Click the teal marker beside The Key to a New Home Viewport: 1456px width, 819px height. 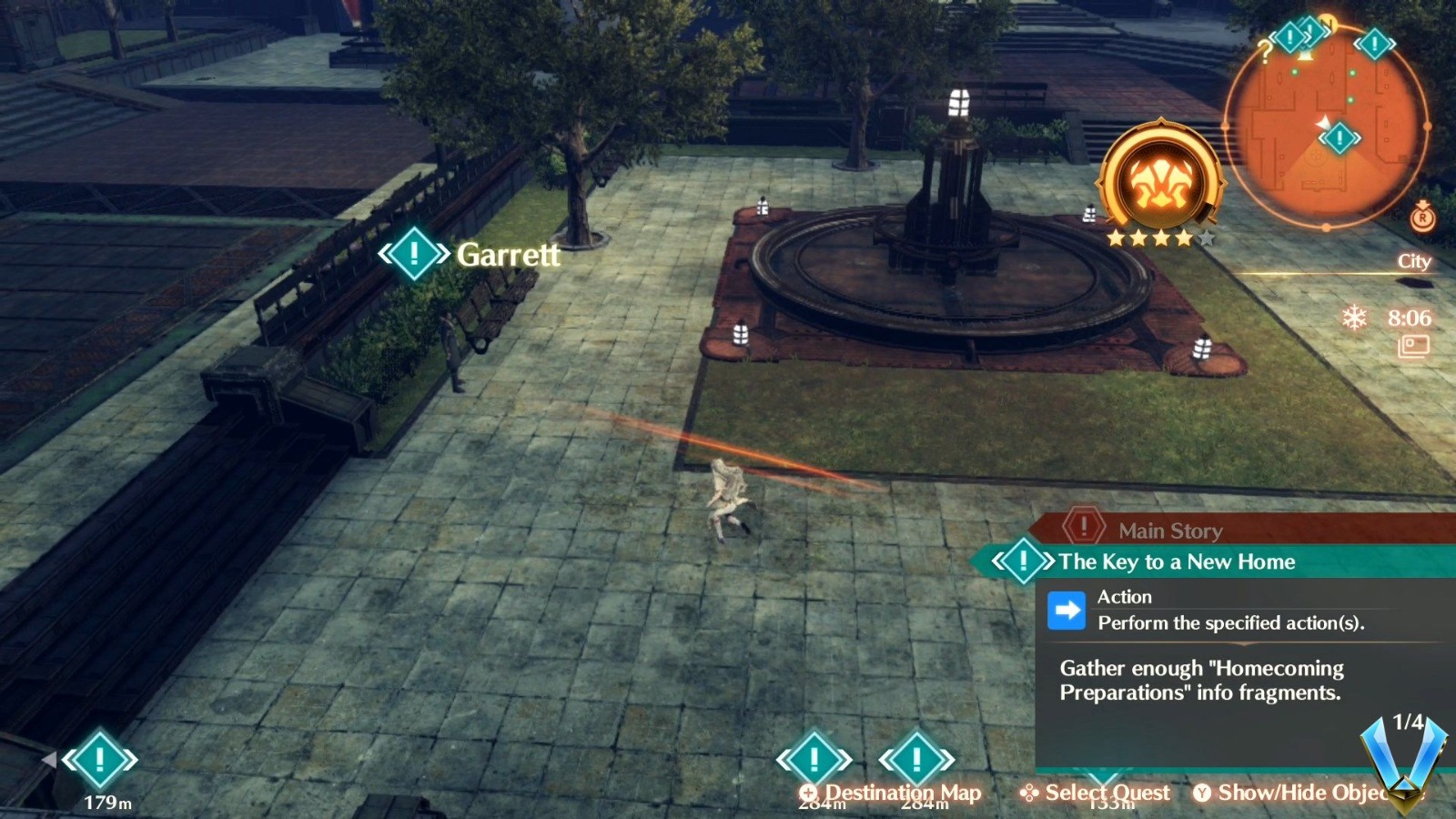point(1025,561)
